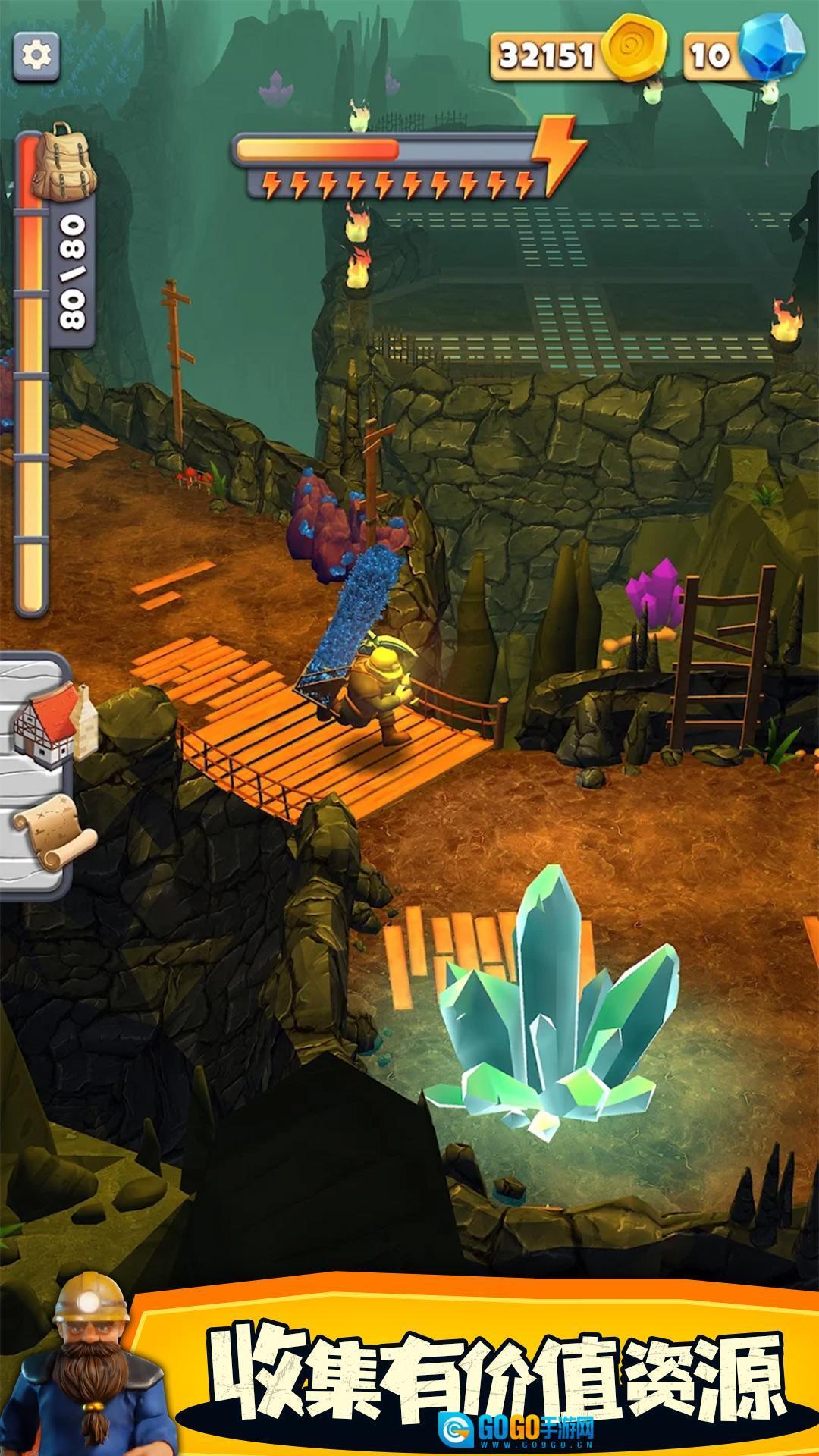The image size is (819, 1456).
Task: Open the gear settings menu
Action: click(36, 55)
